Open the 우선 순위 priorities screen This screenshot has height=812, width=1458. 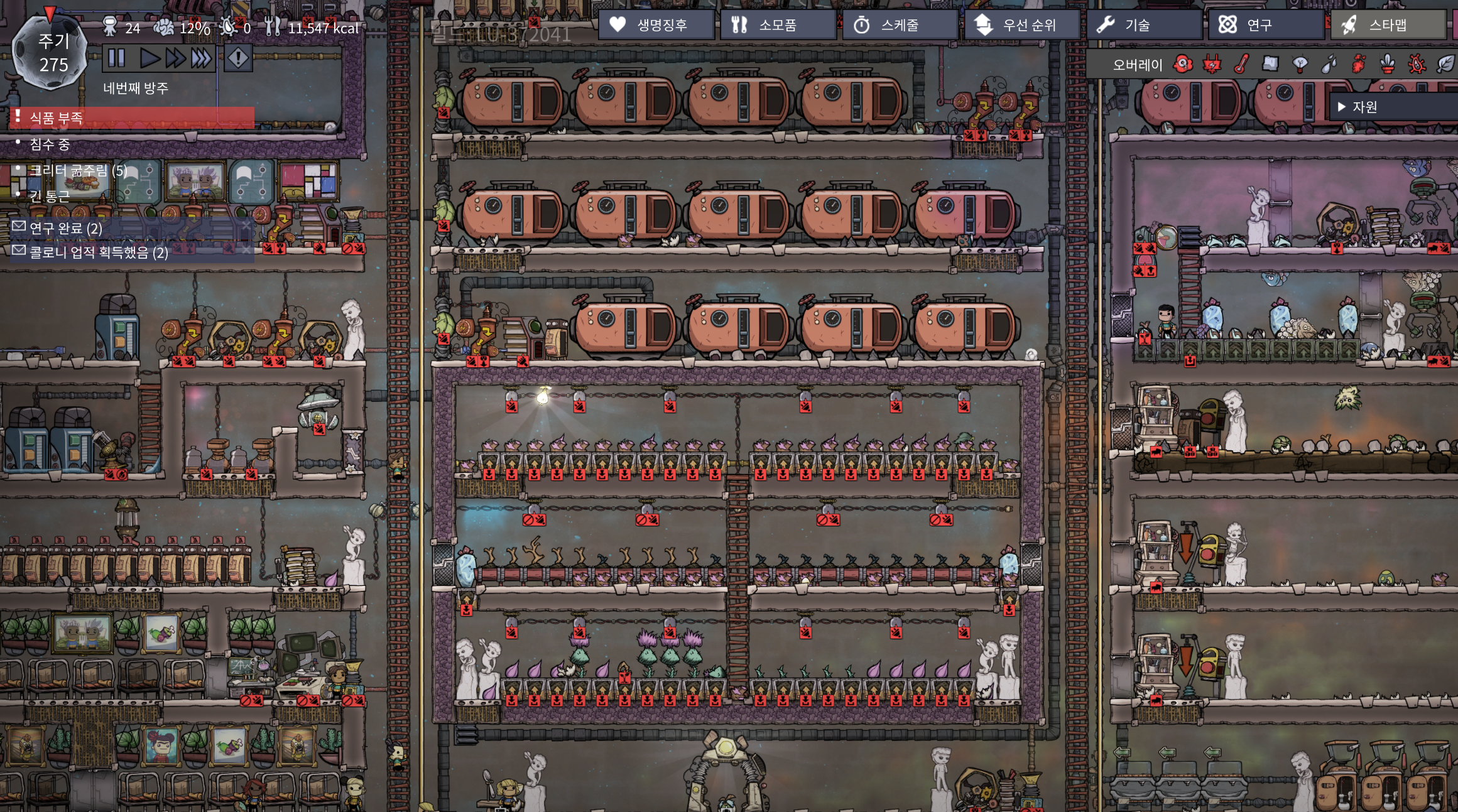point(1021,25)
